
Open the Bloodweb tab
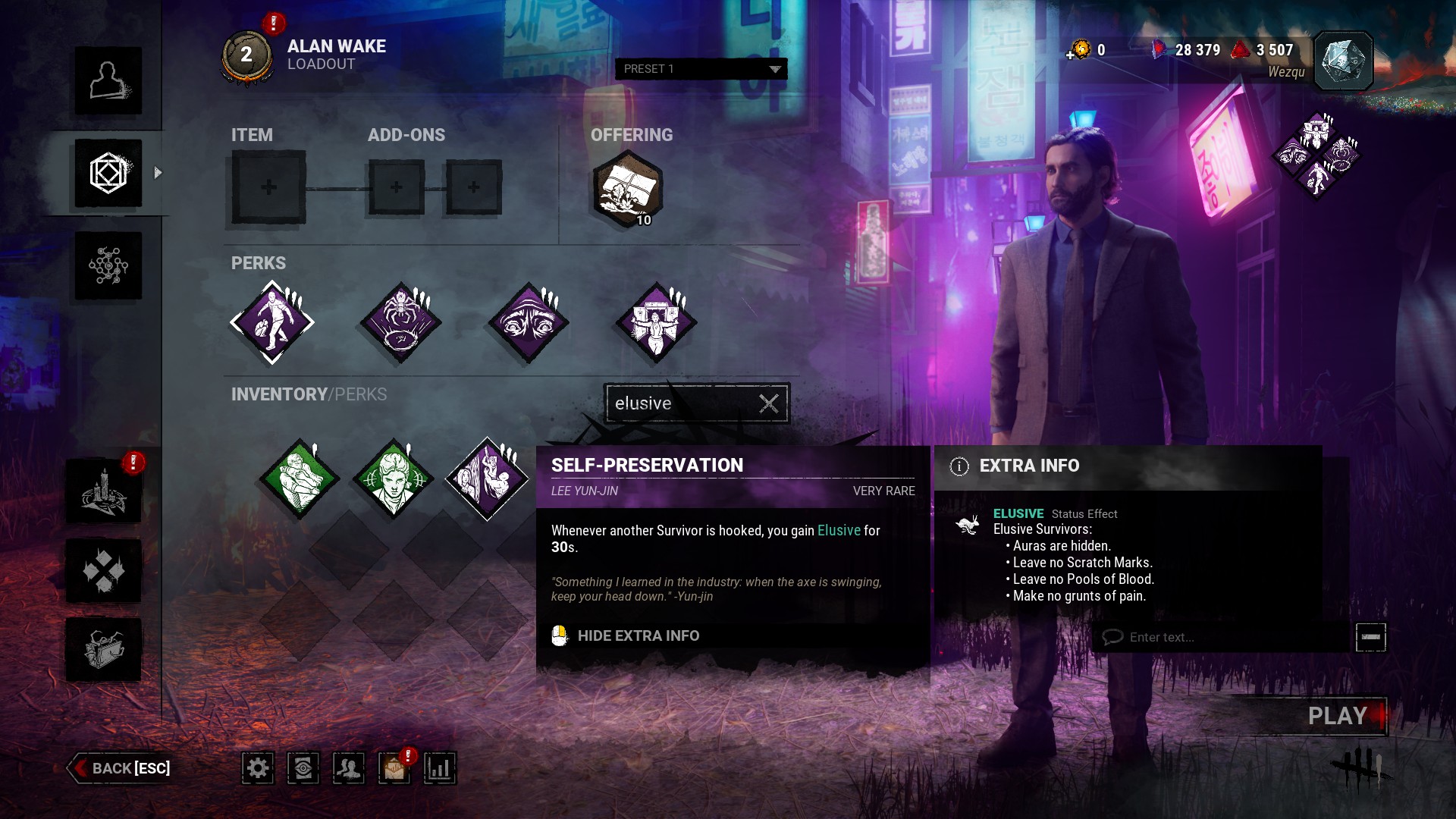tap(108, 266)
